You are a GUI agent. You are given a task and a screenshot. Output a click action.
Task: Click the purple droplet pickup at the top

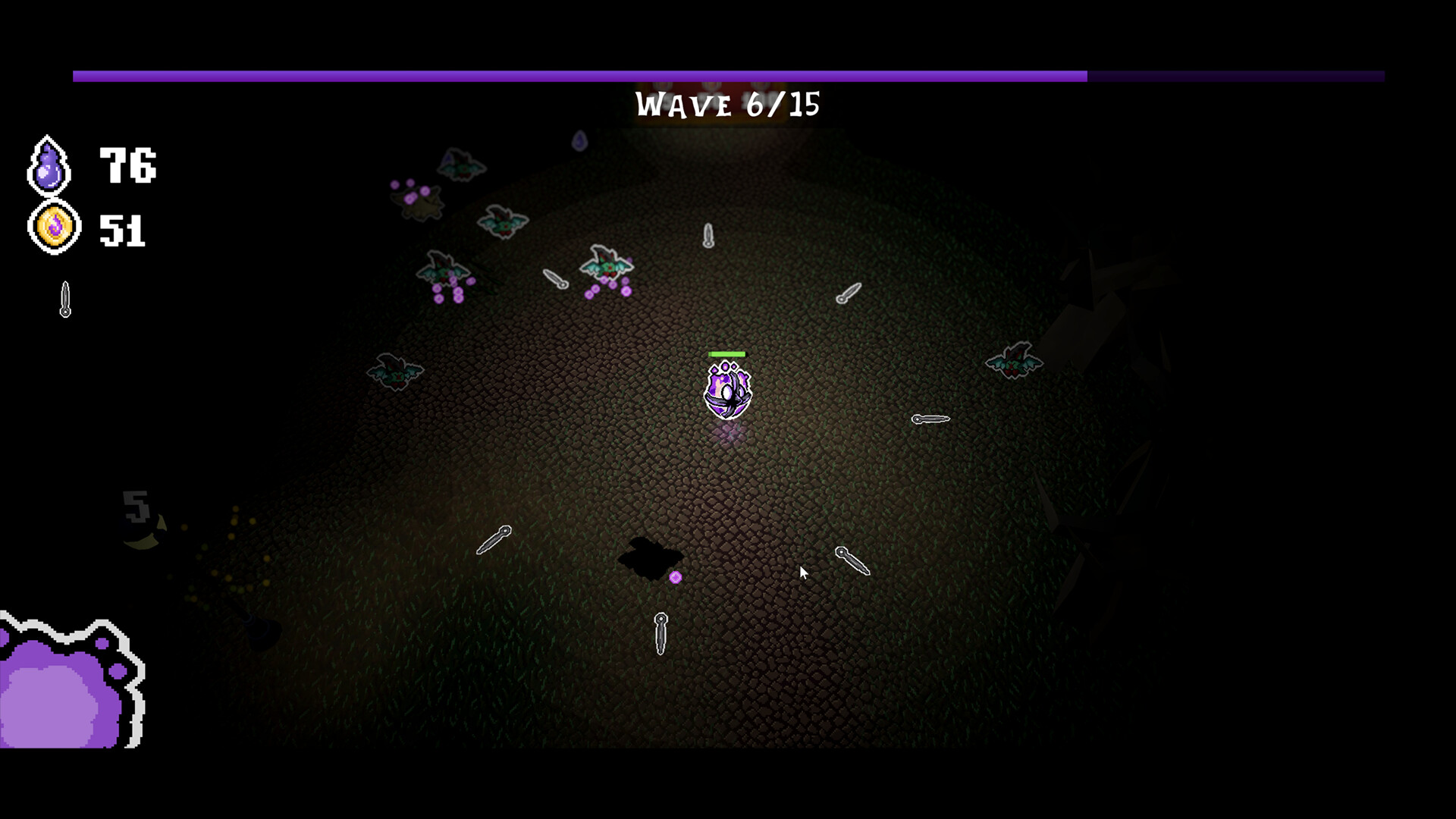pyautogui.click(x=580, y=140)
